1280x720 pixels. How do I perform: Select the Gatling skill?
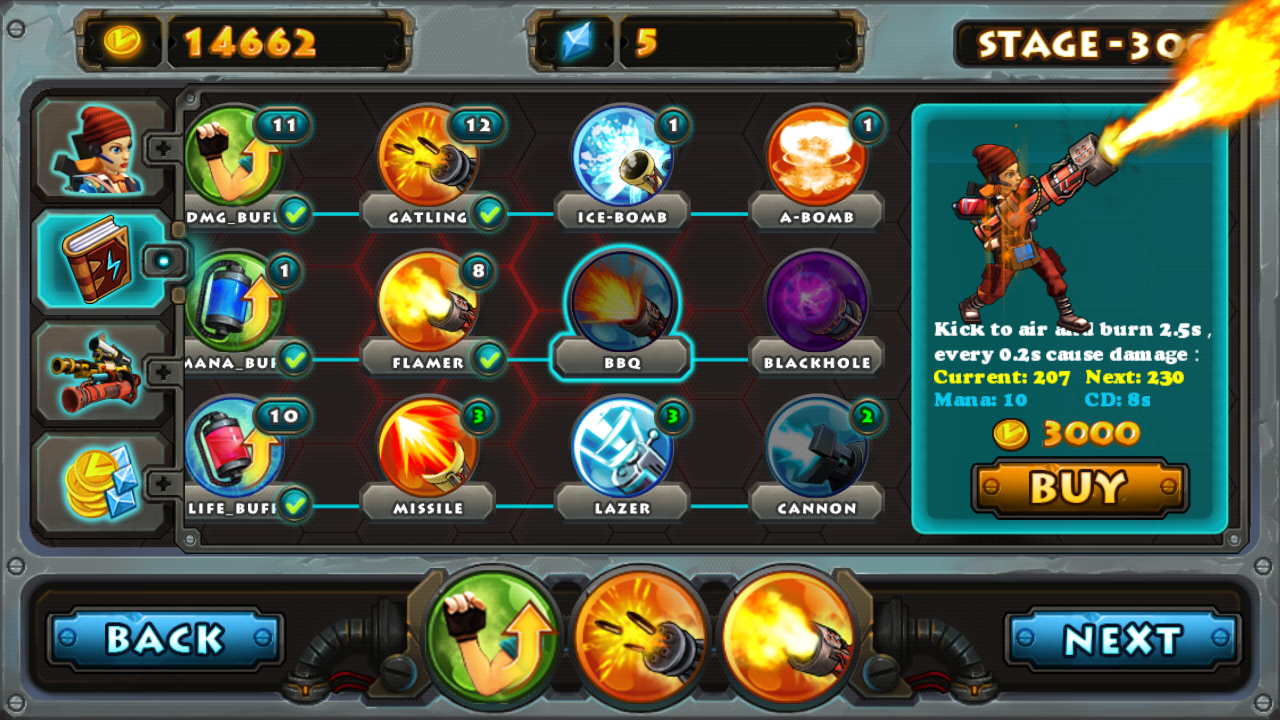428,157
